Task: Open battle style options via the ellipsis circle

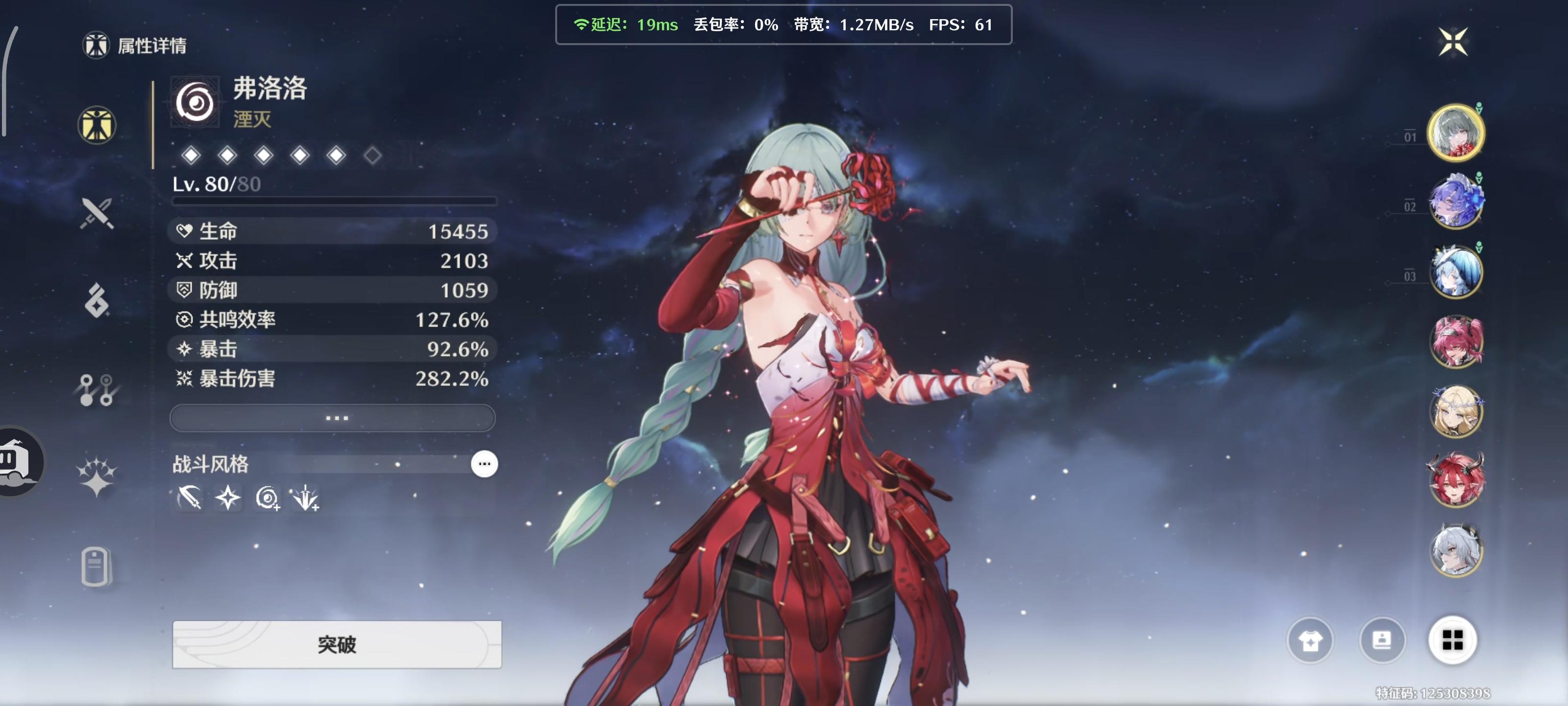Action: pos(484,464)
